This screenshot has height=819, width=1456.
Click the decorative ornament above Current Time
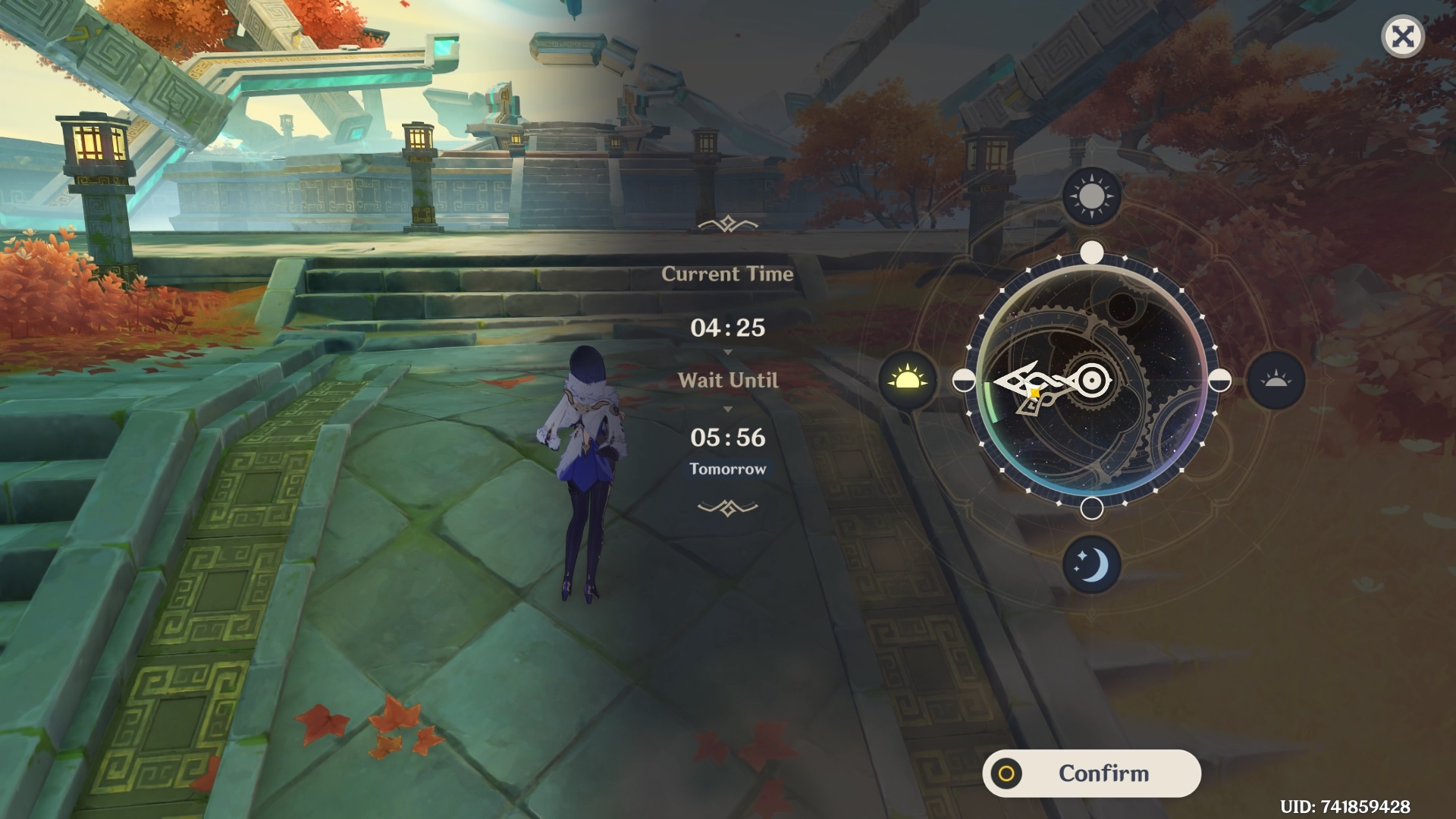pos(727,222)
